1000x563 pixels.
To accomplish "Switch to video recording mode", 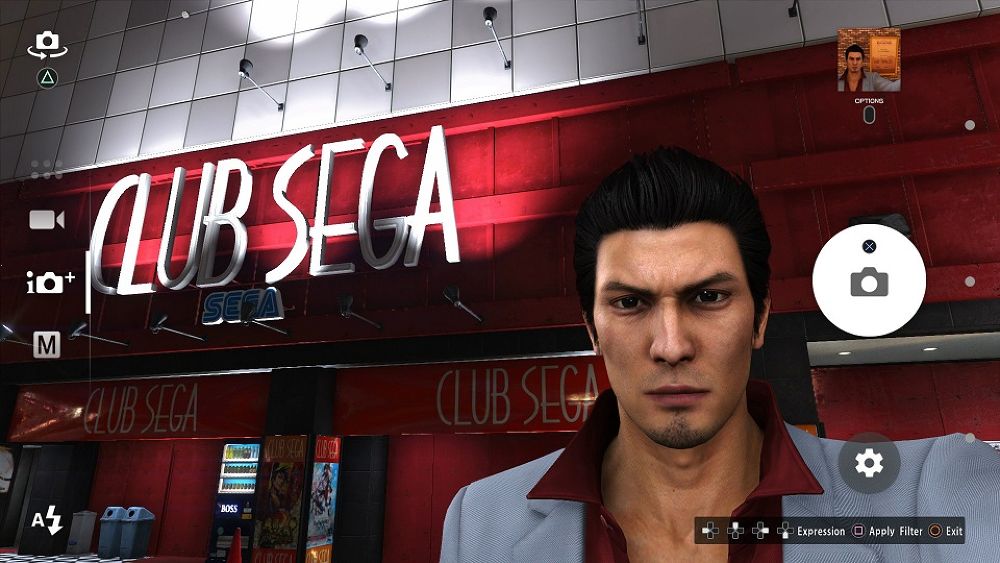I will click(x=46, y=220).
